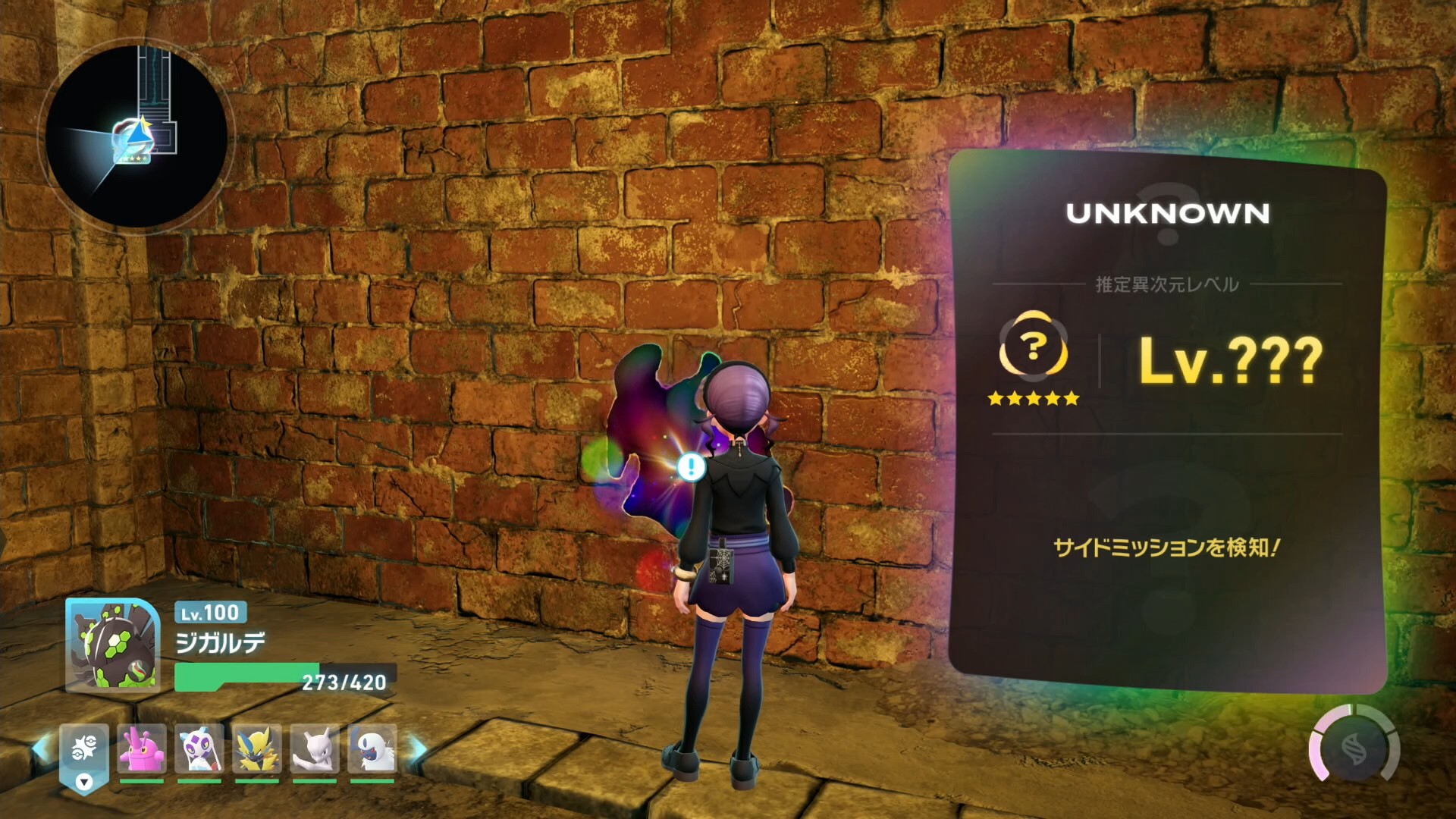Image resolution: width=1456 pixels, height=819 pixels.
Task: Open the circular minimap
Action: point(136,136)
